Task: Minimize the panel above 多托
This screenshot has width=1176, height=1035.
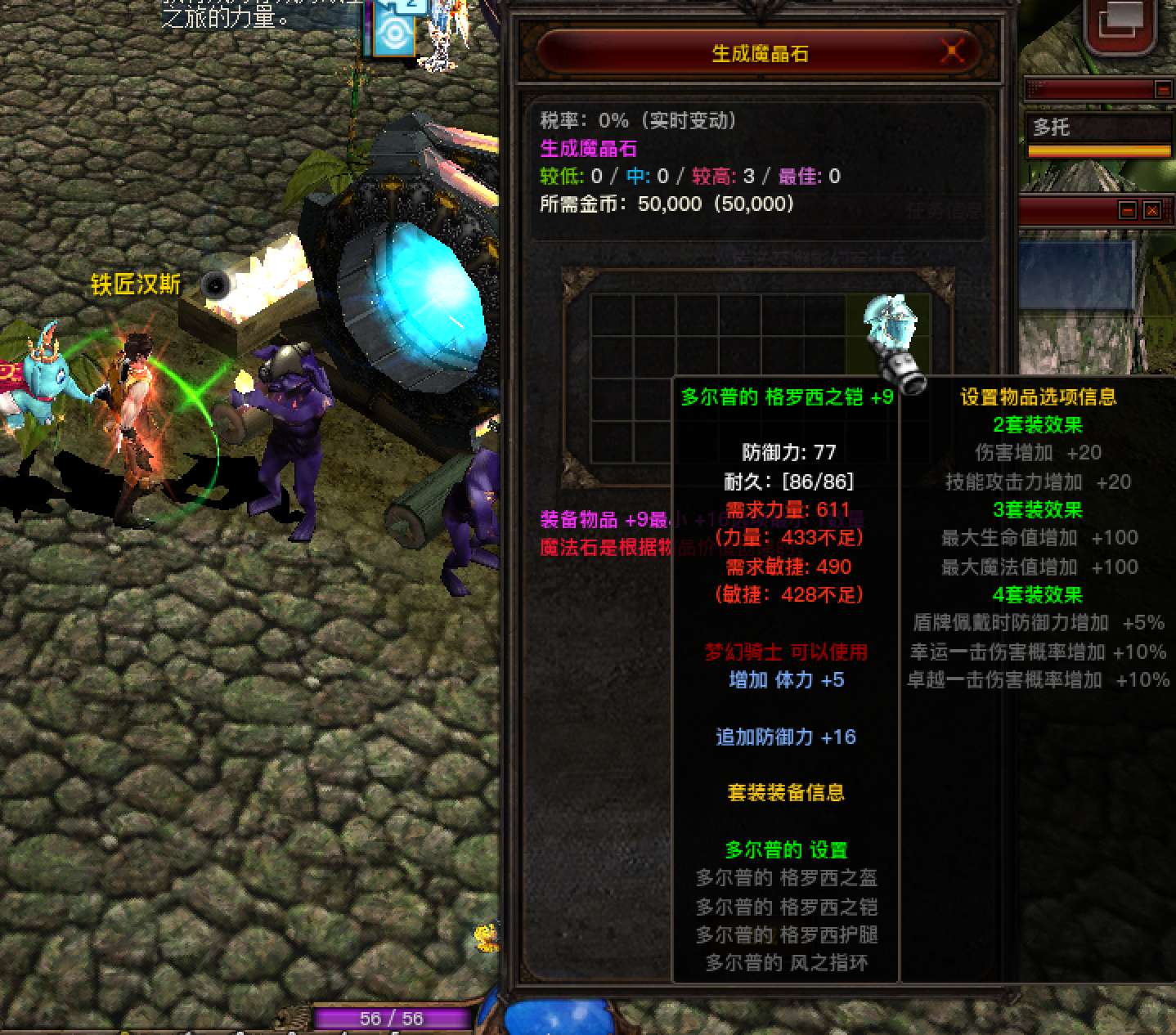Action: pos(1162,89)
